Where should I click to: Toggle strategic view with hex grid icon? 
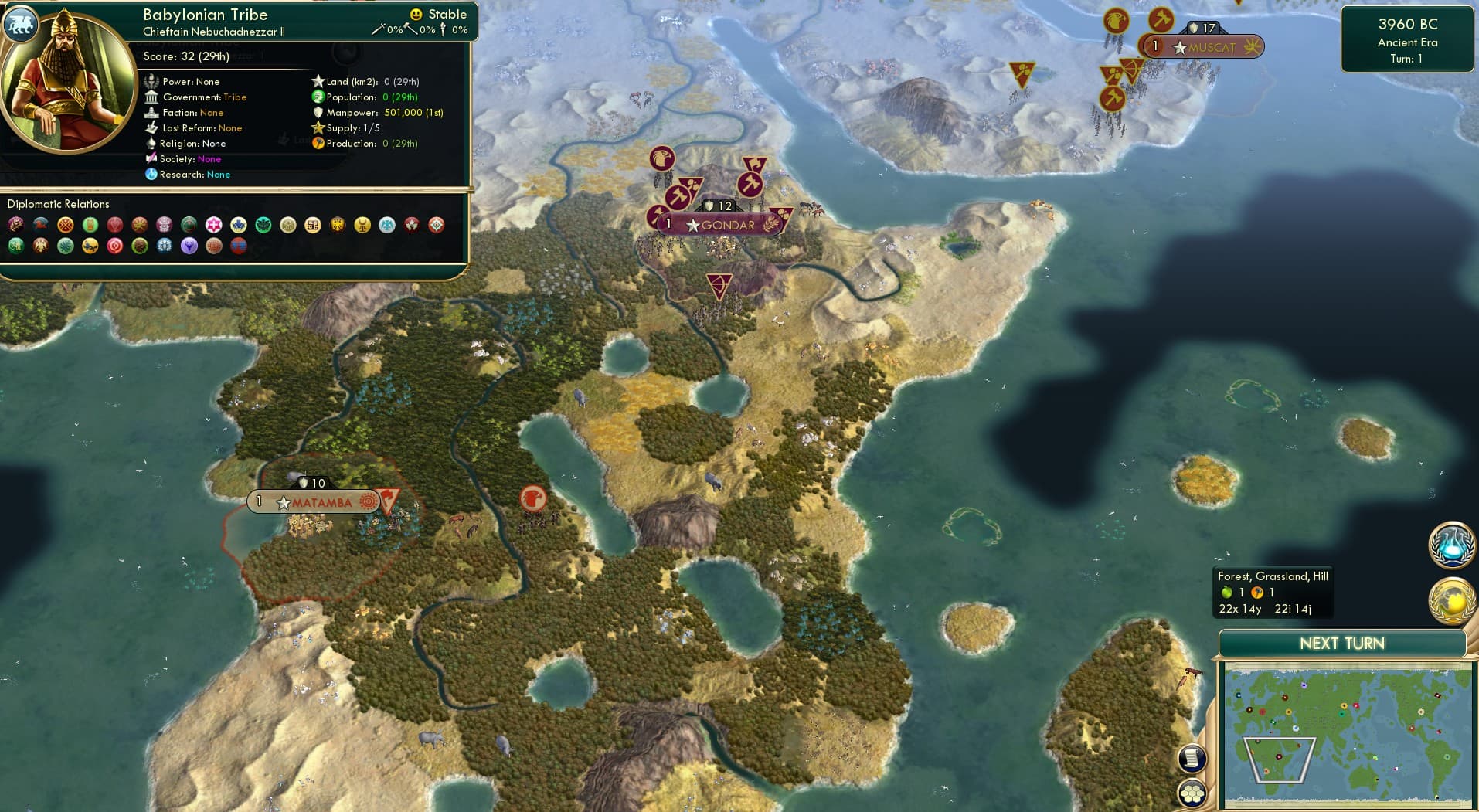1192,792
